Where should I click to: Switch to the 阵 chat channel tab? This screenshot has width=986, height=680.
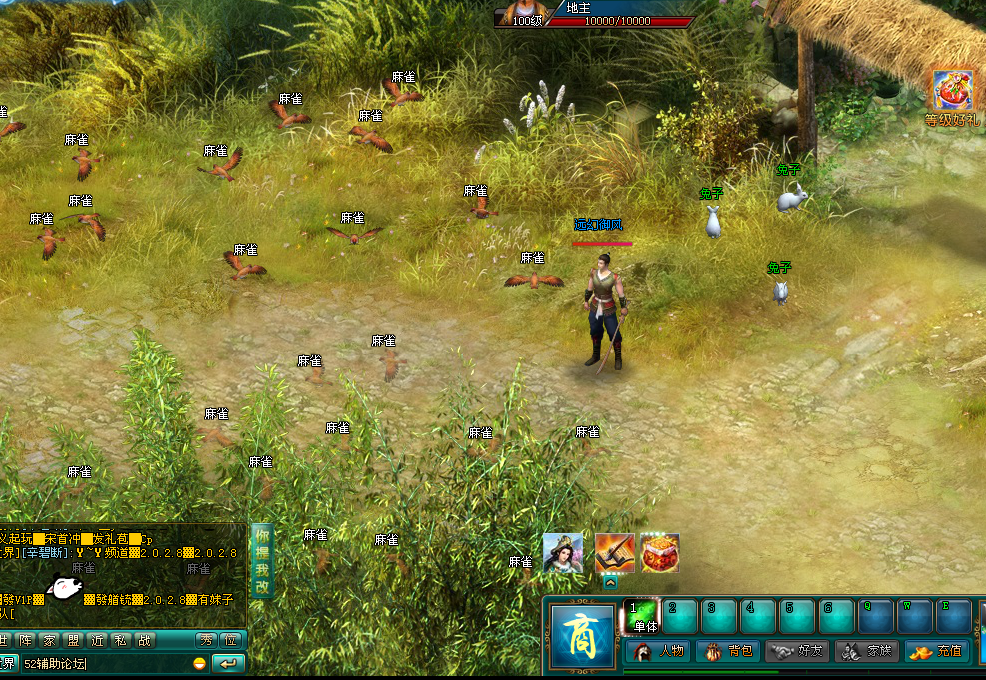coord(25,641)
